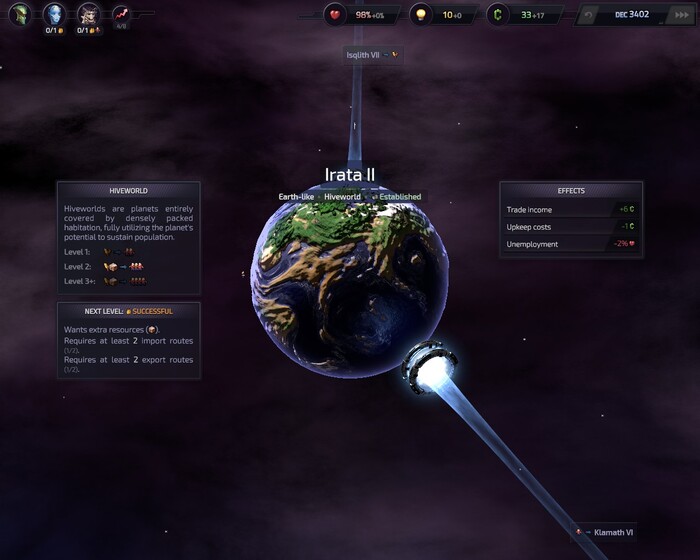Advance time with the fast-forward button
This screenshot has height=560, width=700.
point(681,15)
